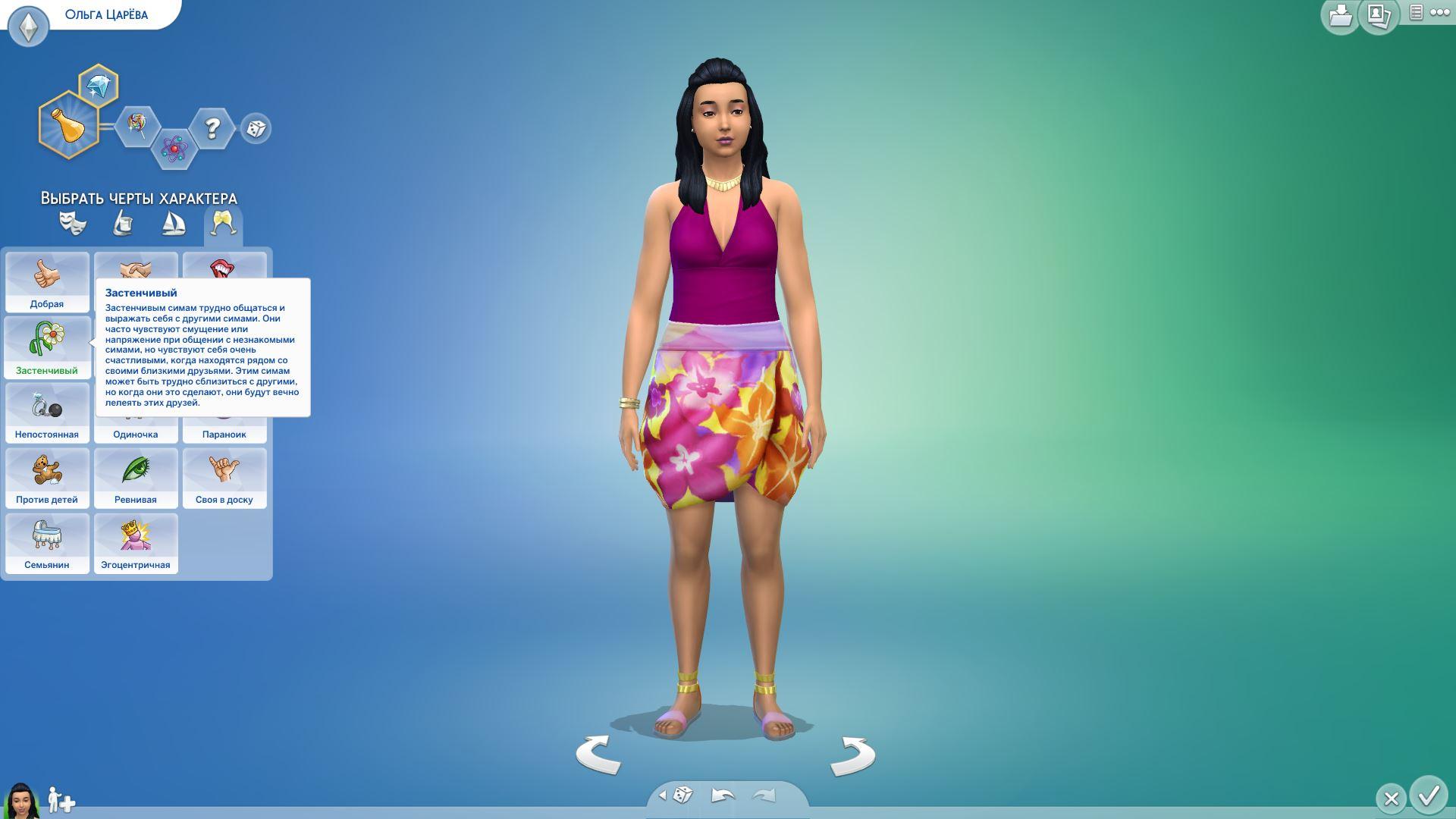This screenshot has height=819, width=1456.
Task: Switch to the theater masks trait tab
Action: 73,223
